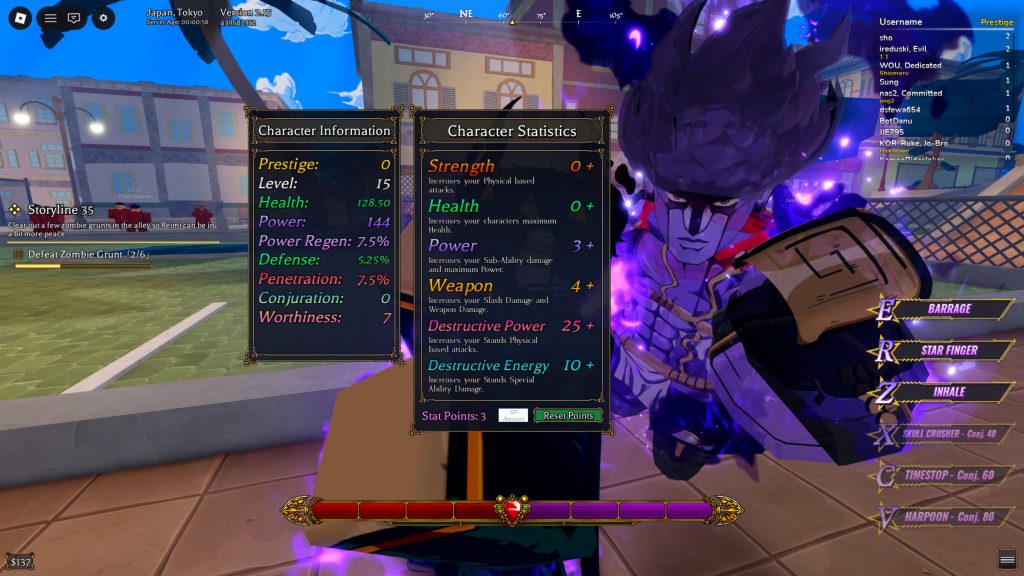Choose the locked Timestop ability
This screenshot has height=576, width=1024.
click(949, 476)
